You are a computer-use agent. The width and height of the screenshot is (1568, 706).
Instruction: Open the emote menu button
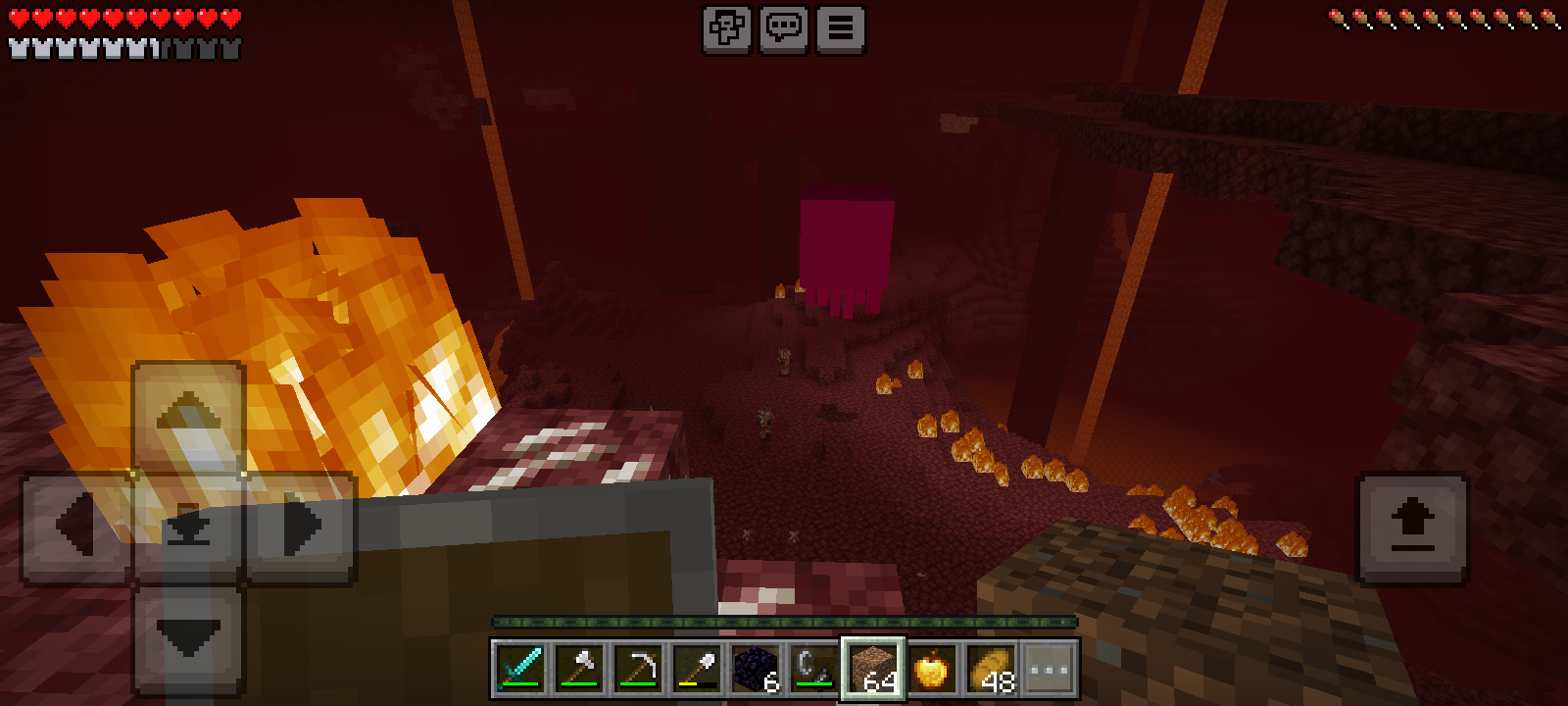coord(726,29)
